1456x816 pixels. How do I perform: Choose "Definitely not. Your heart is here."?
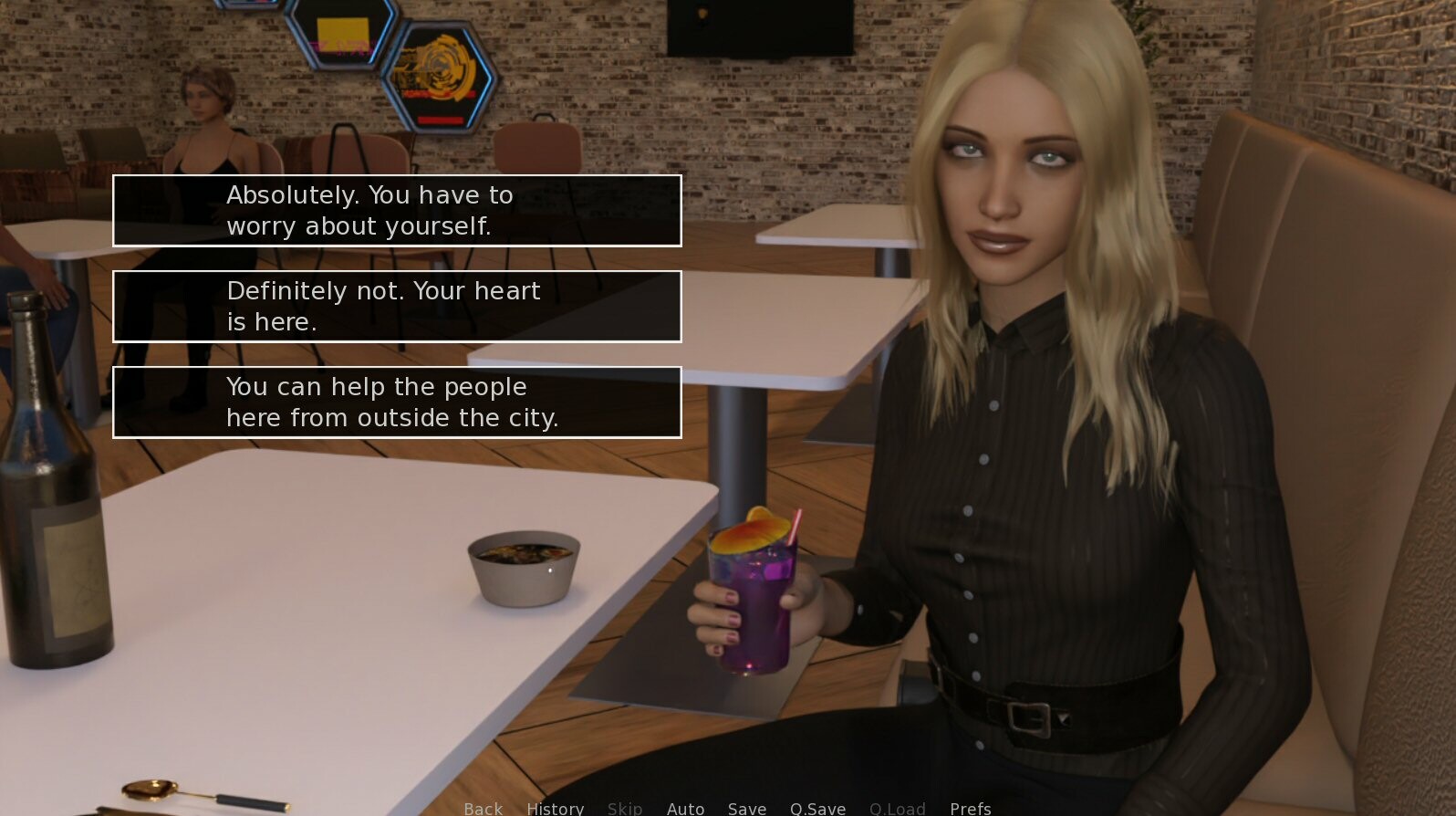tap(396, 307)
